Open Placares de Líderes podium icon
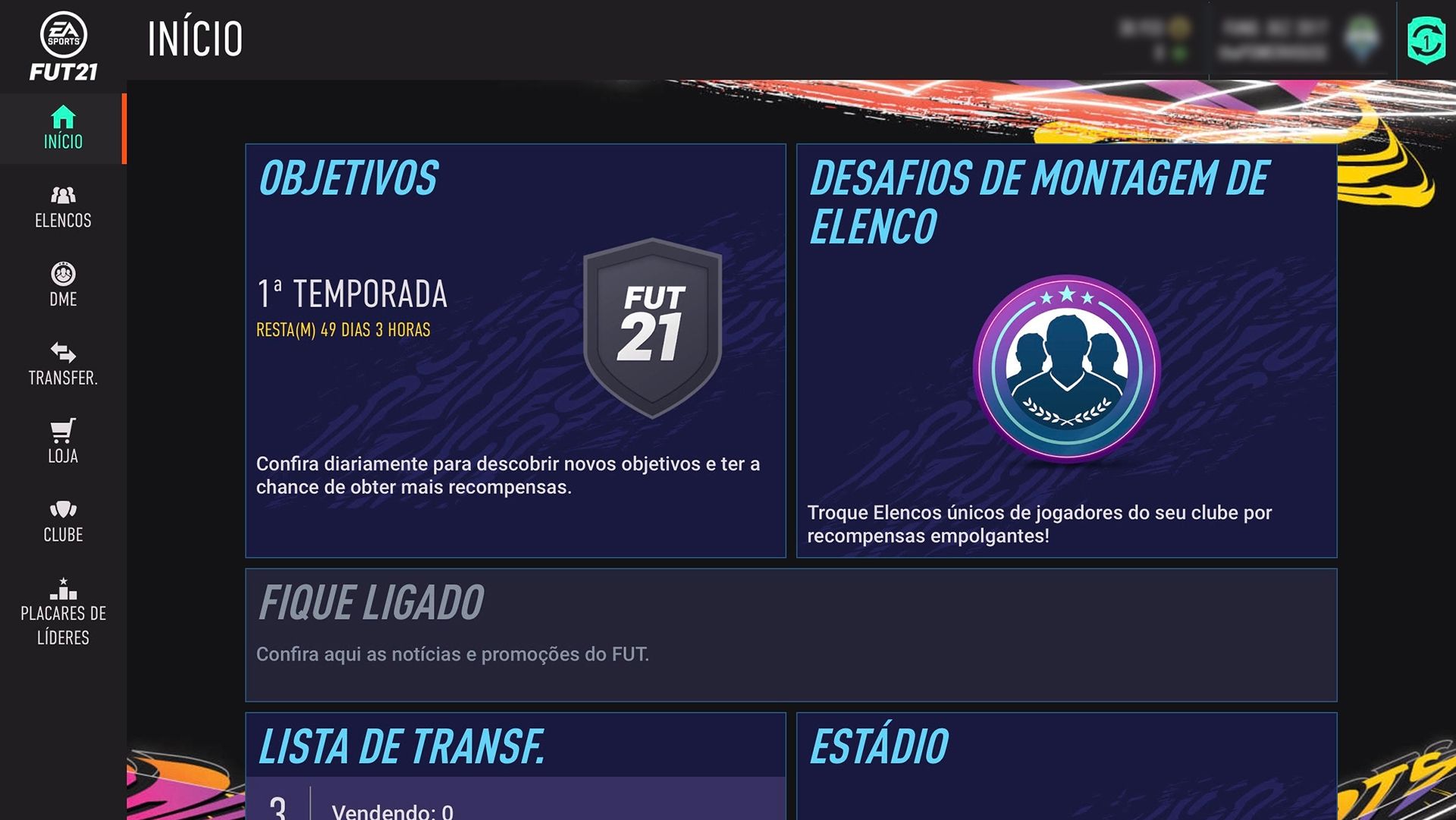 (63, 590)
